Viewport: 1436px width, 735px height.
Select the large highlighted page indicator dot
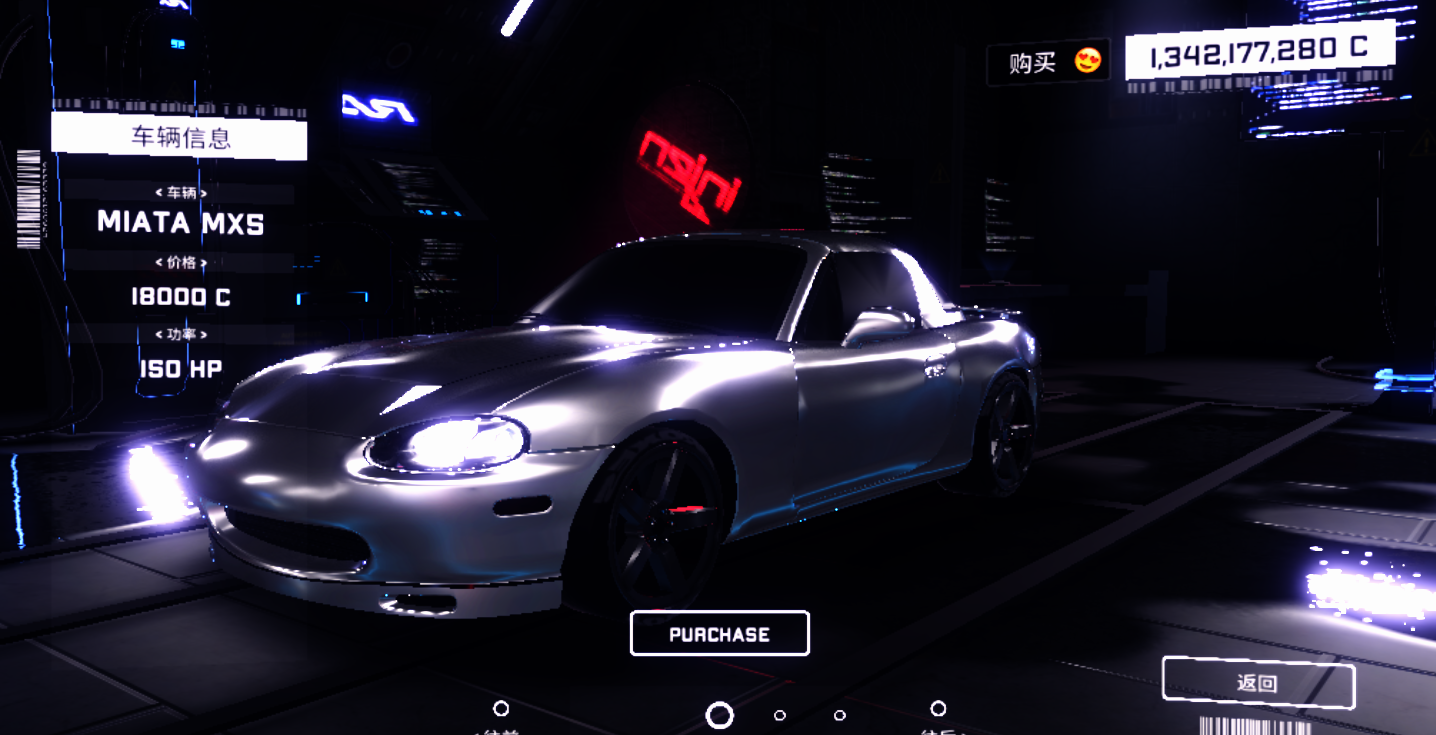719,715
